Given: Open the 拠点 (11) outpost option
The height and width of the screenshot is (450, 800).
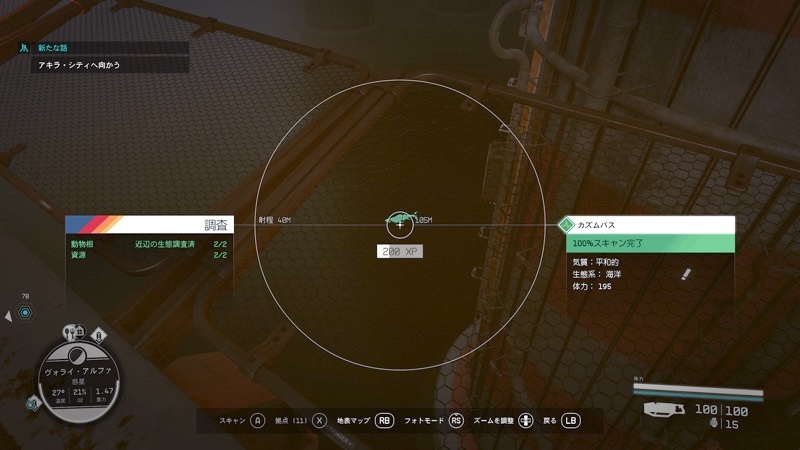Looking at the screenshot, I should pyautogui.click(x=289, y=421).
